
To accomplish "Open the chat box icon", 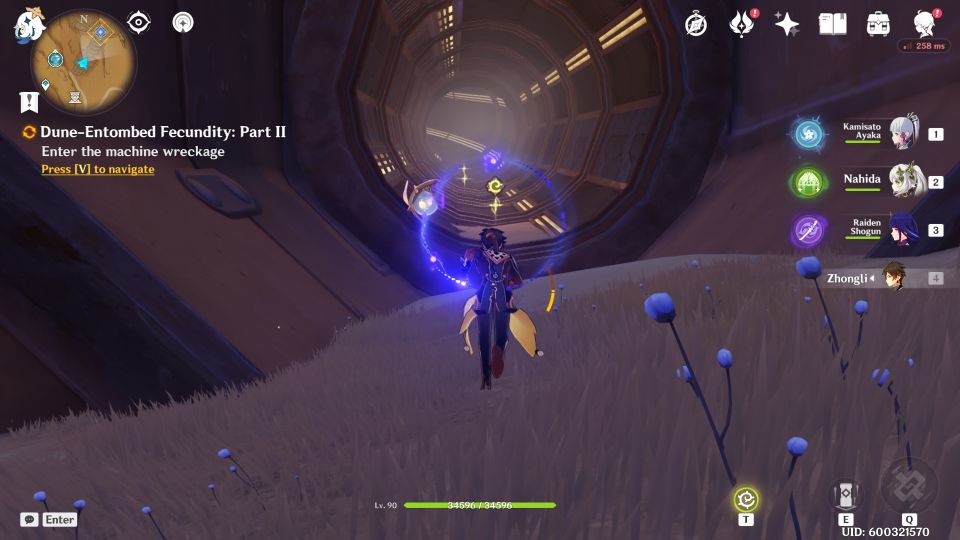I will point(30,519).
